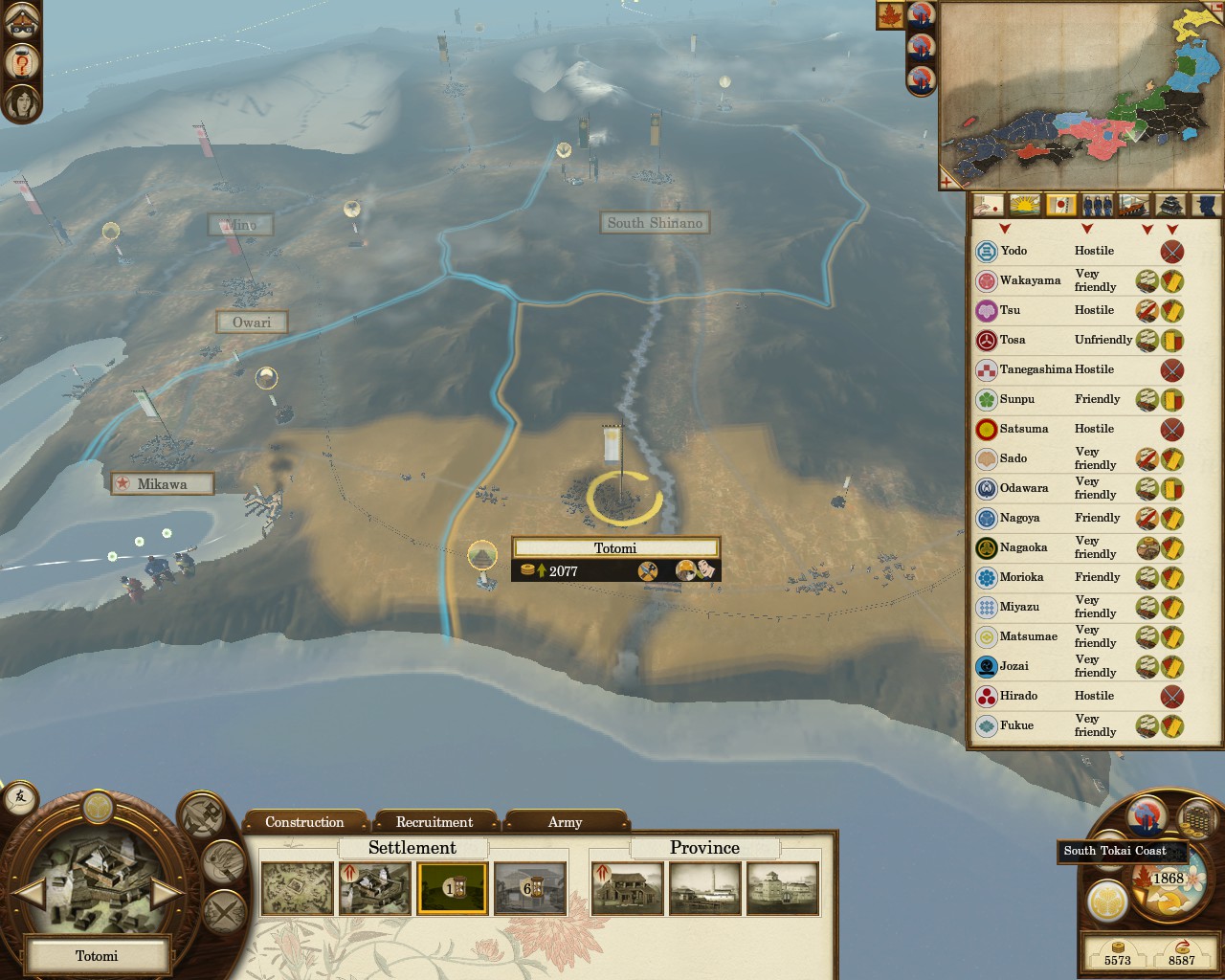Screen dimensions: 1225x980
Task: Open the Recruitment tab
Action: click(434, 822)
